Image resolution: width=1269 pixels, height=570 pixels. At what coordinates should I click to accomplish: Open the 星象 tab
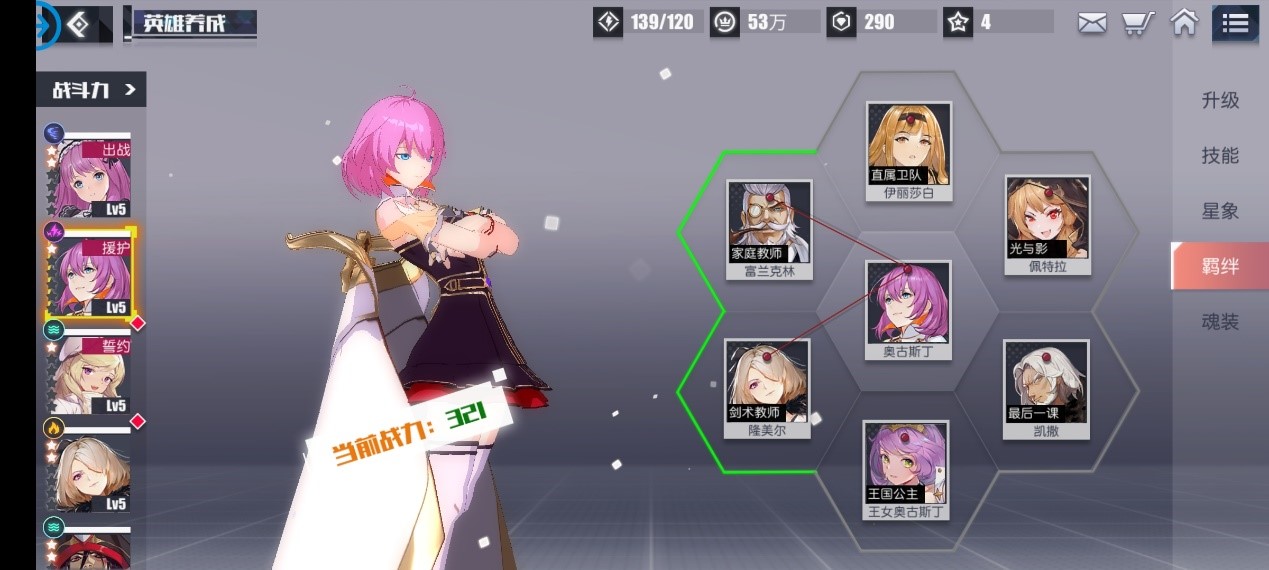click(x=1220, y=211)
